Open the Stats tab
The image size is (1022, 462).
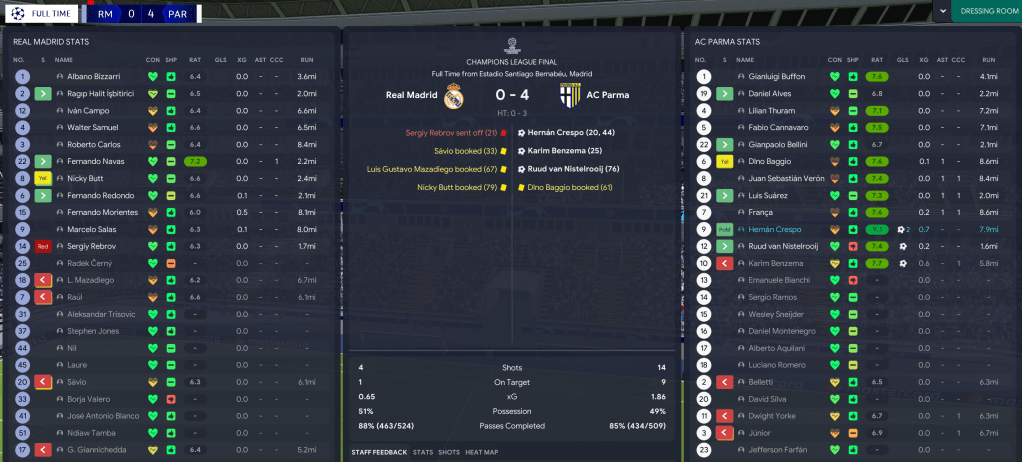tap(422, 452)
